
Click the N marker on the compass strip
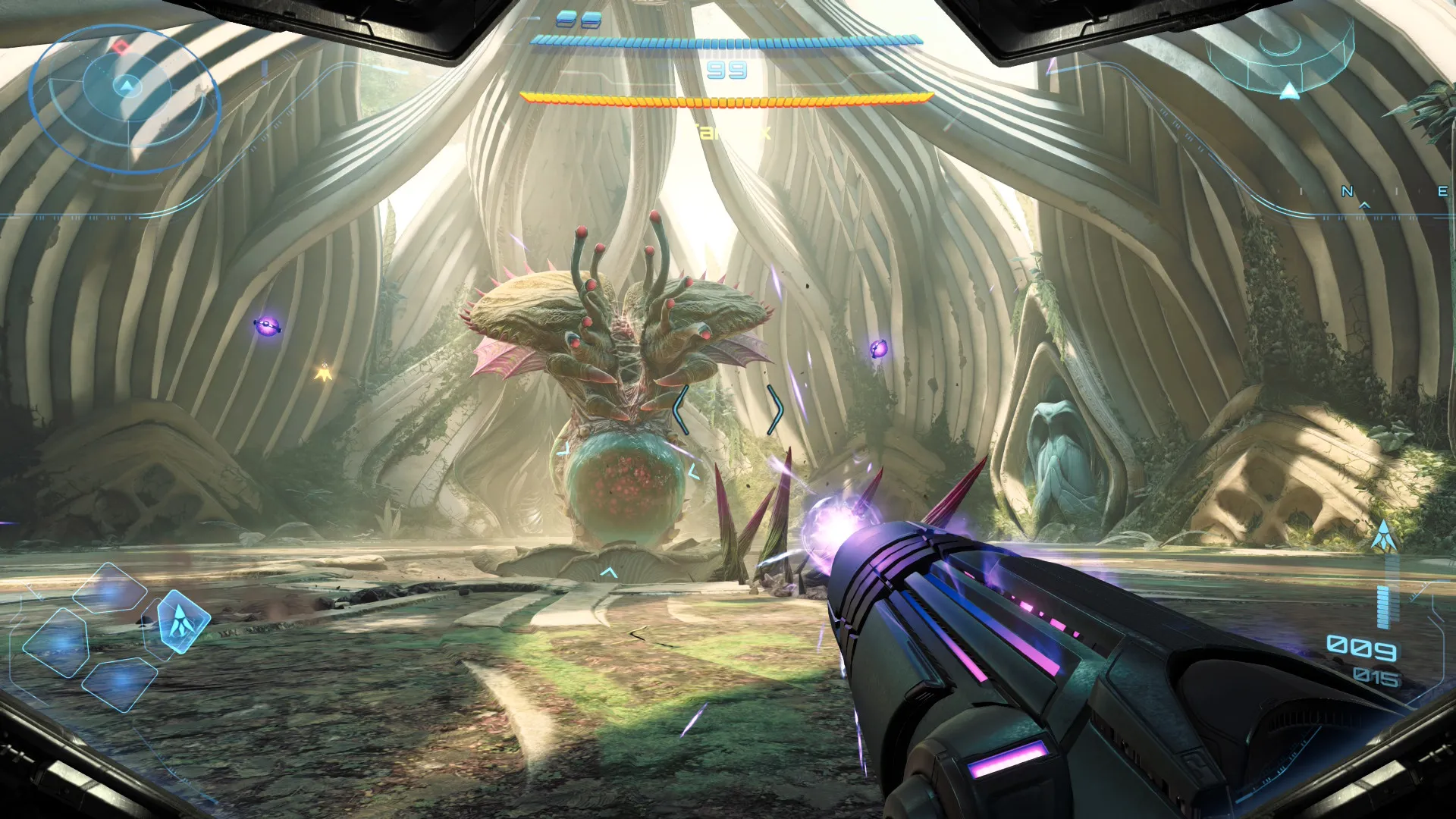pos(1347,191)
